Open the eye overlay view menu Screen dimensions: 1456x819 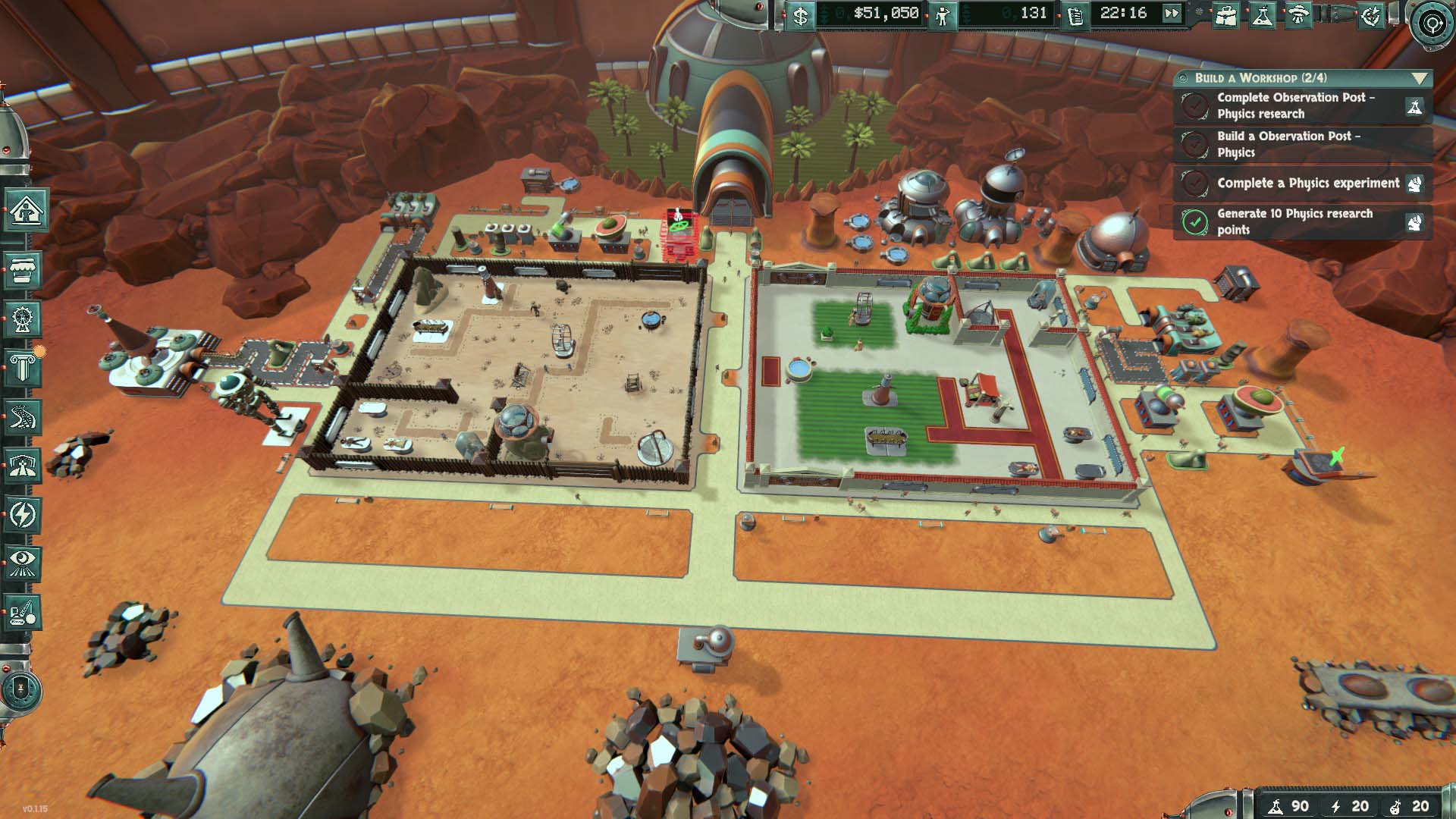[23, 564]
